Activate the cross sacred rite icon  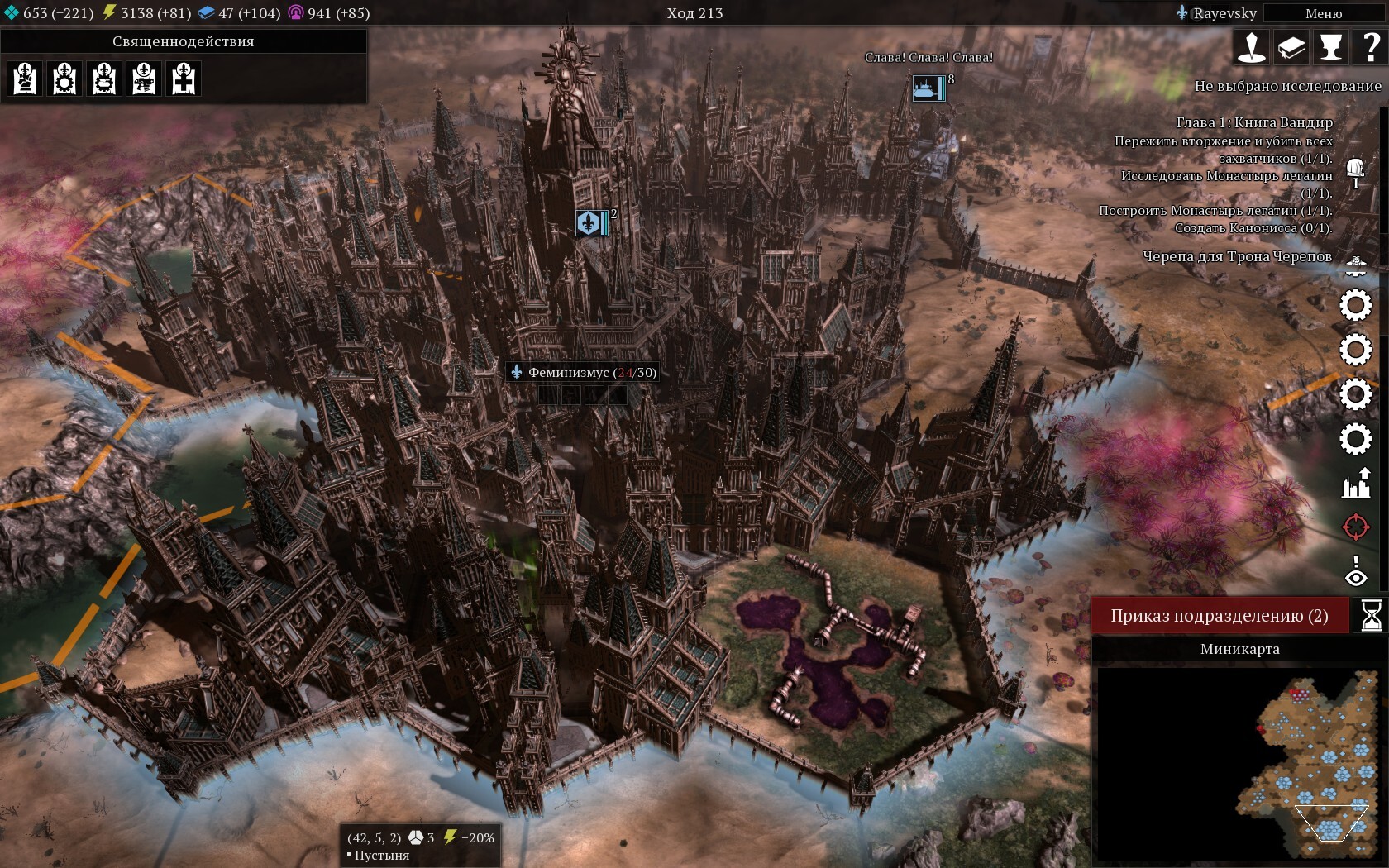(x=184, y=79)
